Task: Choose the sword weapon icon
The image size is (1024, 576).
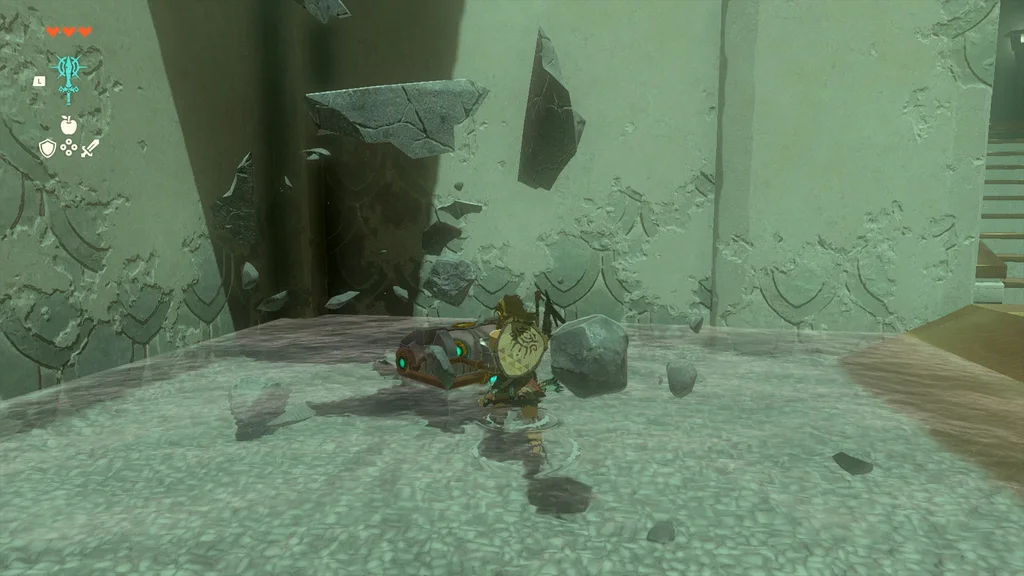Action: (x=90, y=149)
